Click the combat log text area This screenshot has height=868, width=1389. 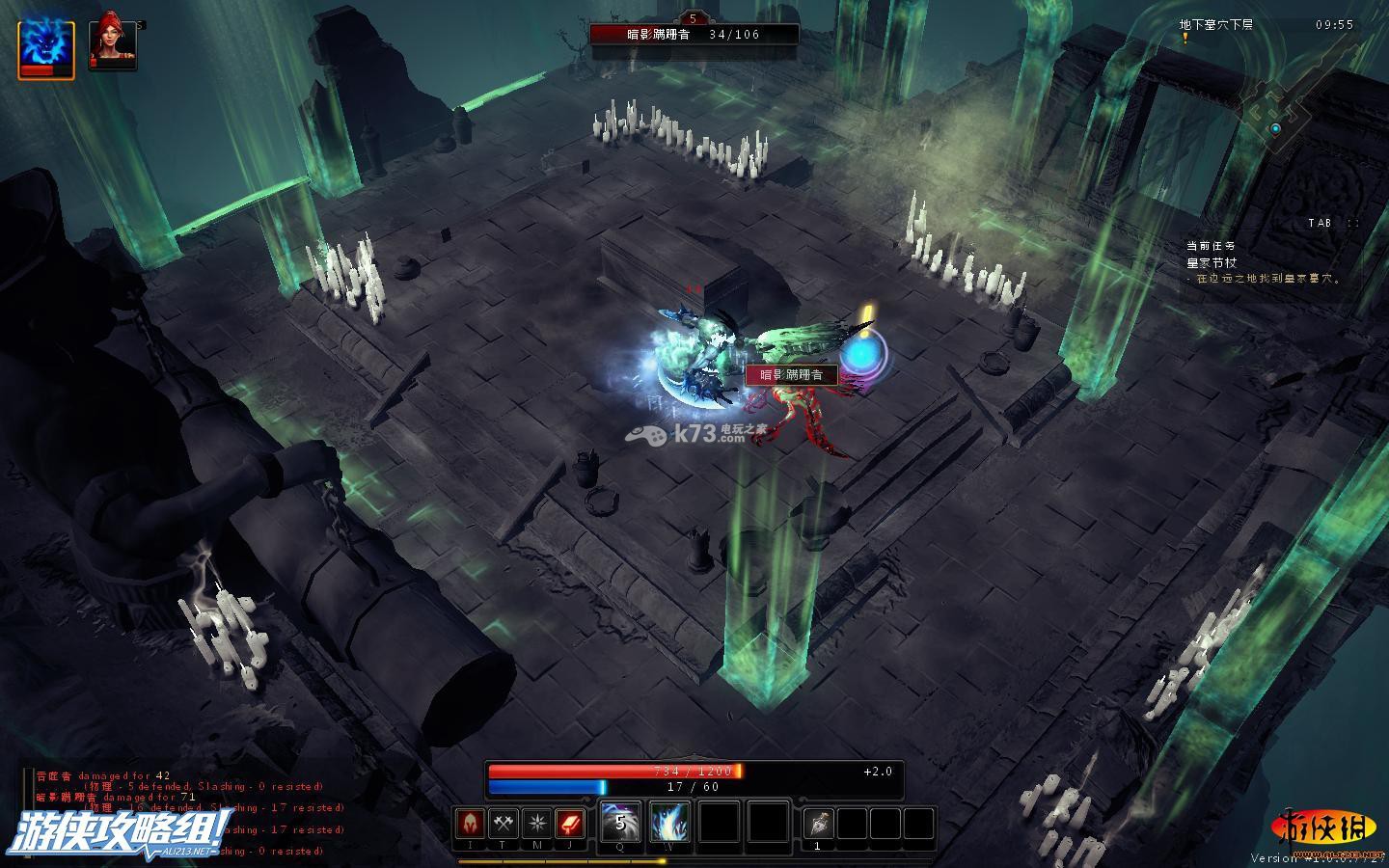(183, 810)
